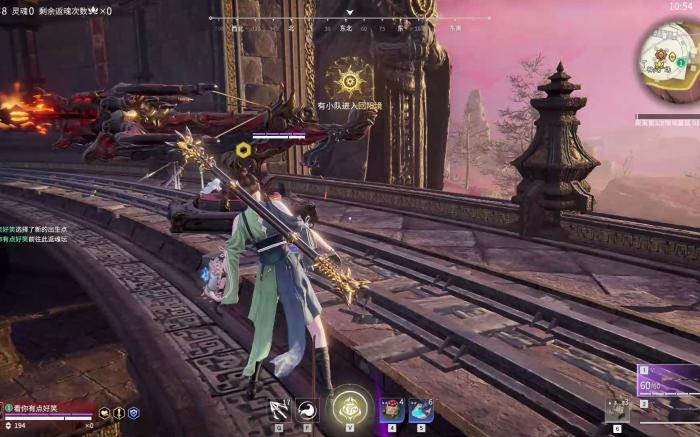Click the purple weapon durability panel
This screenshot has height=437, width=700.
[x=668, y=383]
